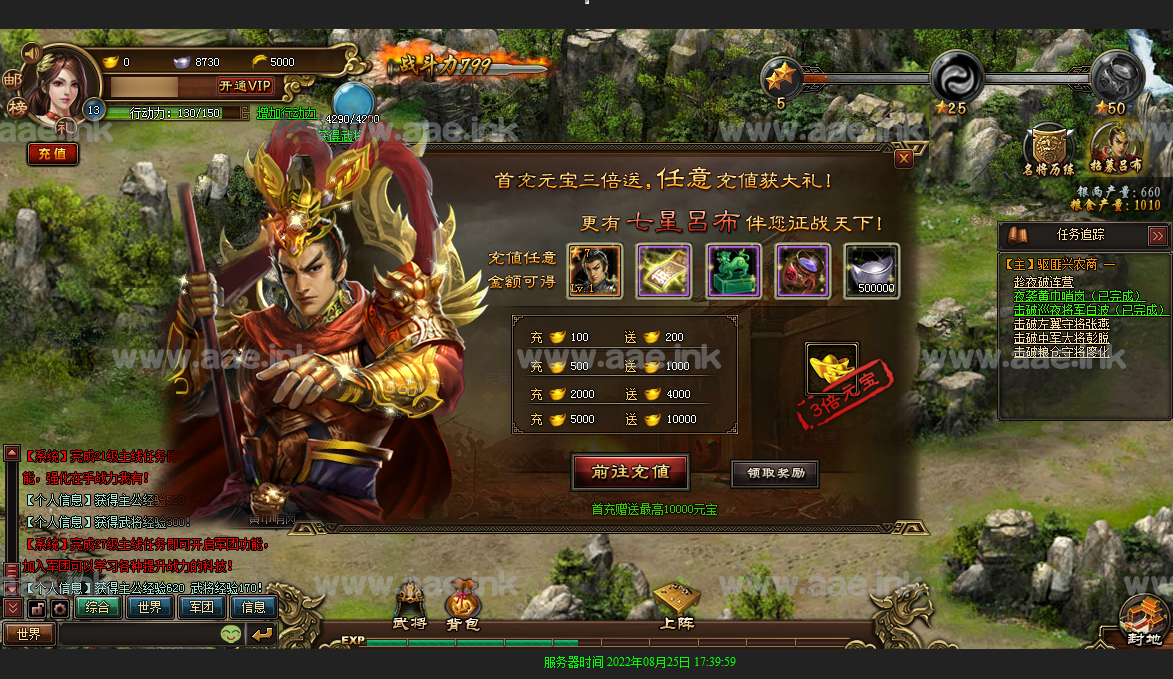The image size is (1173, 679).
Task: Collapse the 任务追踪 quest tracker panel
Action: 1157,236
